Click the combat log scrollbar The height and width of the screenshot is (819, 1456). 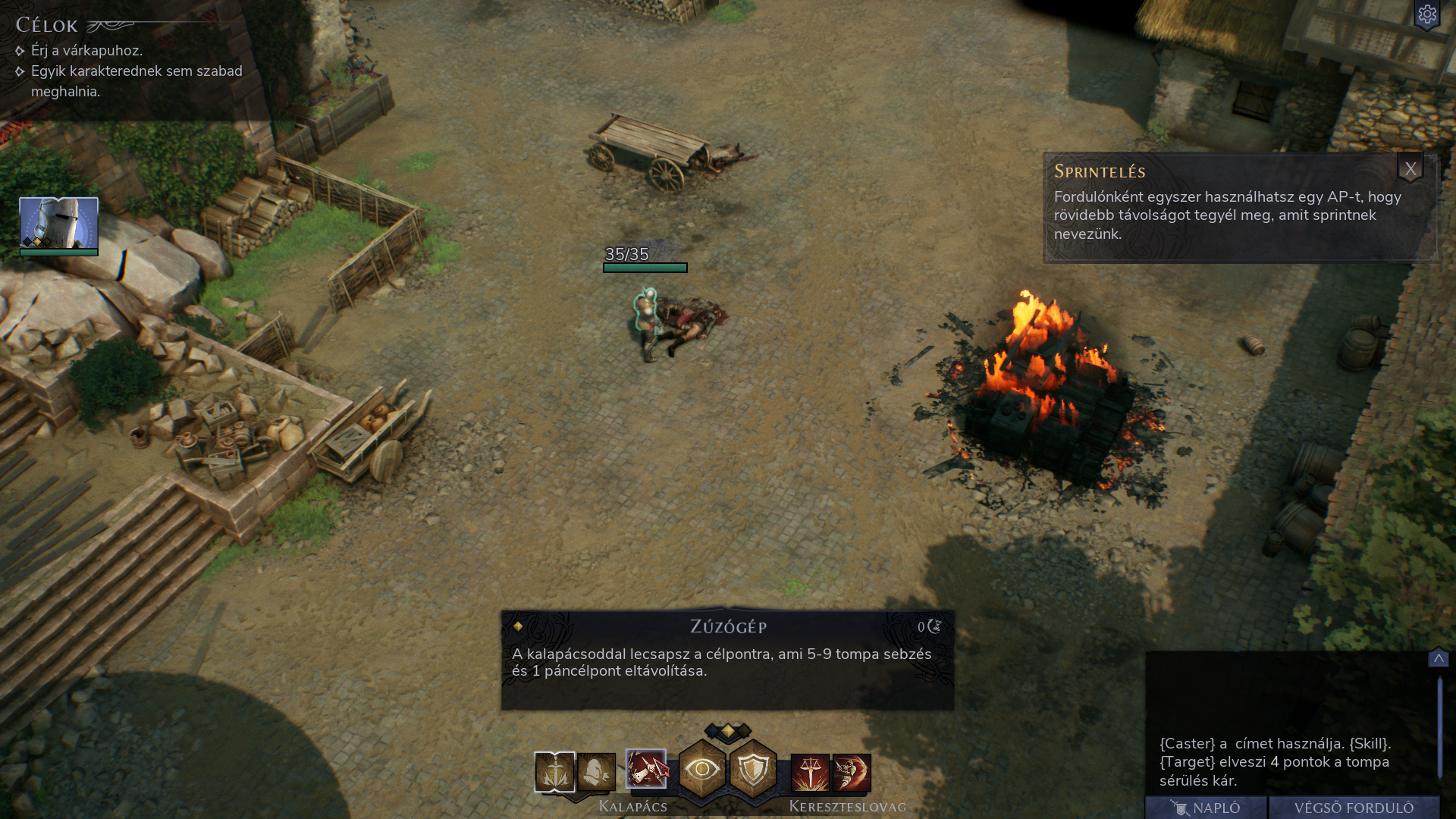(x=1439, y=728)
